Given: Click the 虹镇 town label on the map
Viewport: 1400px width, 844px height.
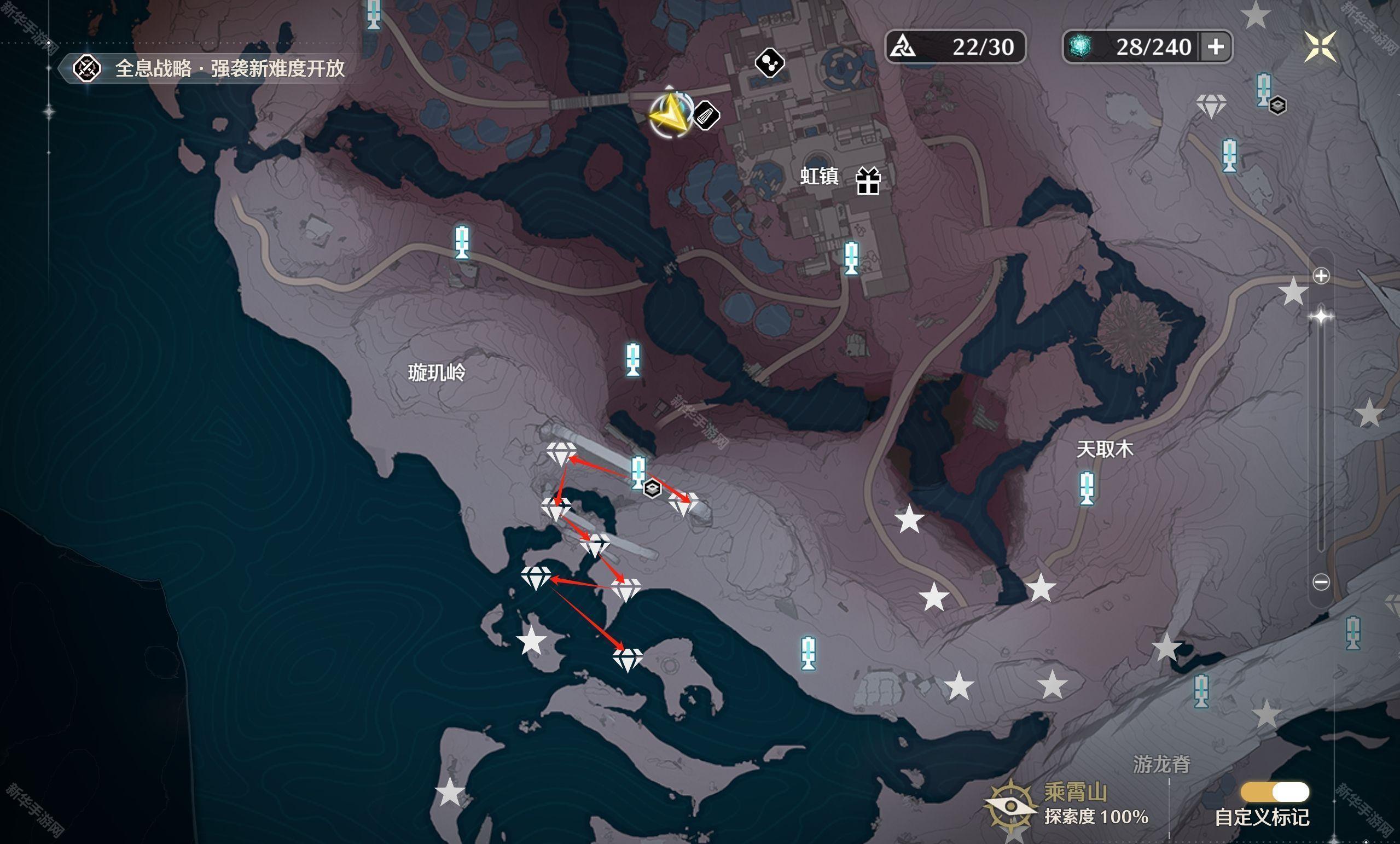Looking at the screenshot, I should (x=820, y=176).
